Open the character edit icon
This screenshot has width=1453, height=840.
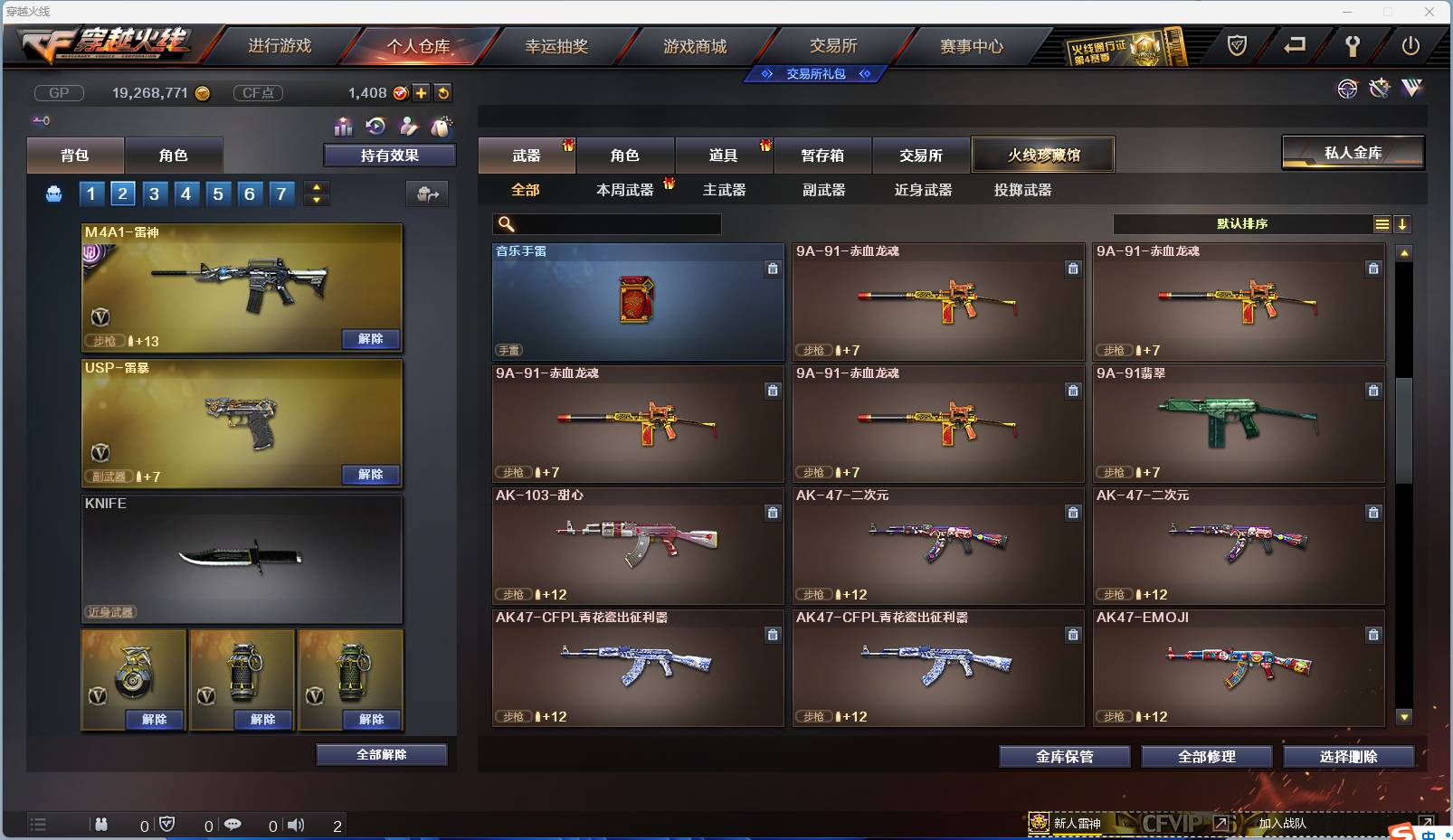click(x=407, y=127)
